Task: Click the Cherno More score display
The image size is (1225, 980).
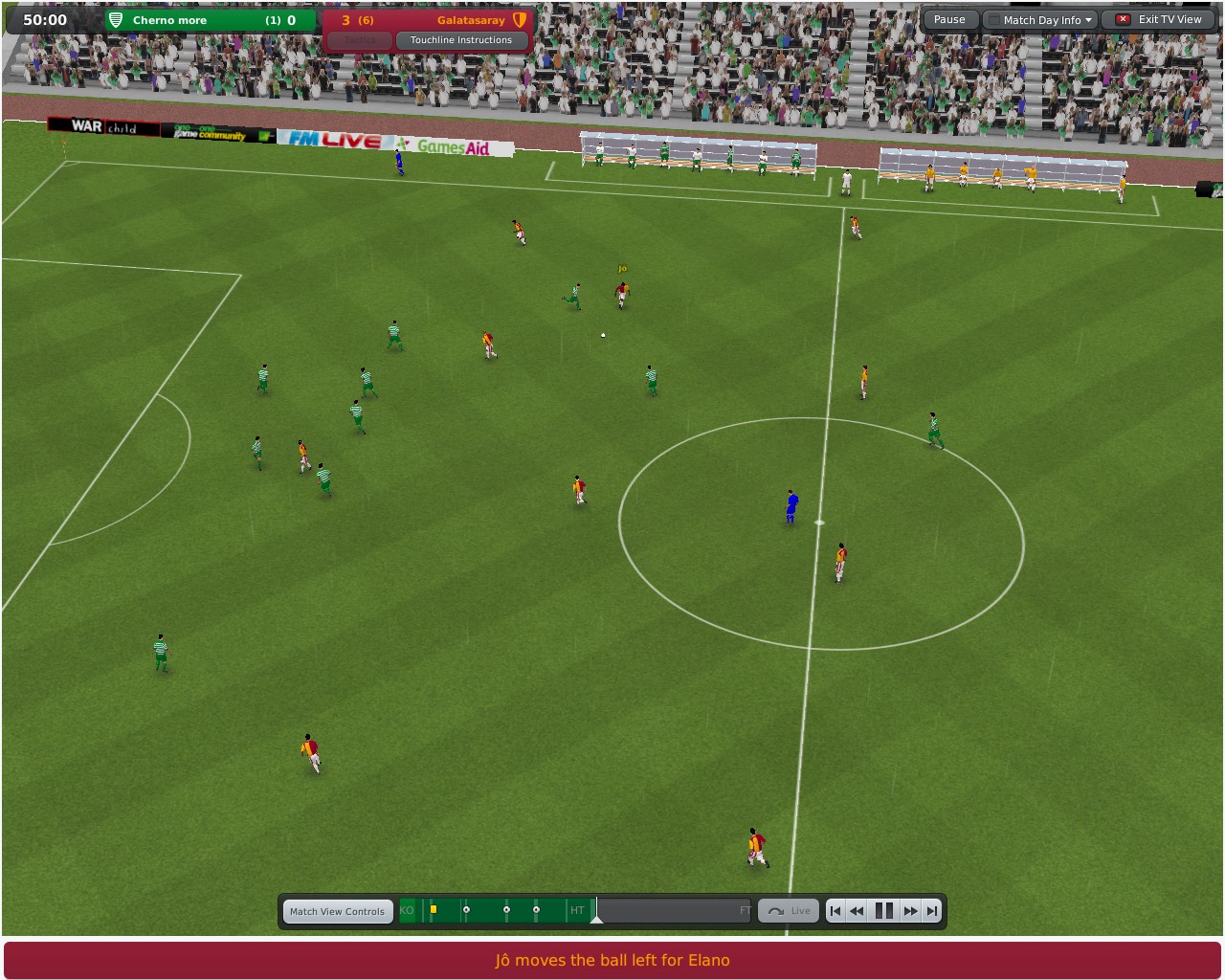Action: coord(282,19)
